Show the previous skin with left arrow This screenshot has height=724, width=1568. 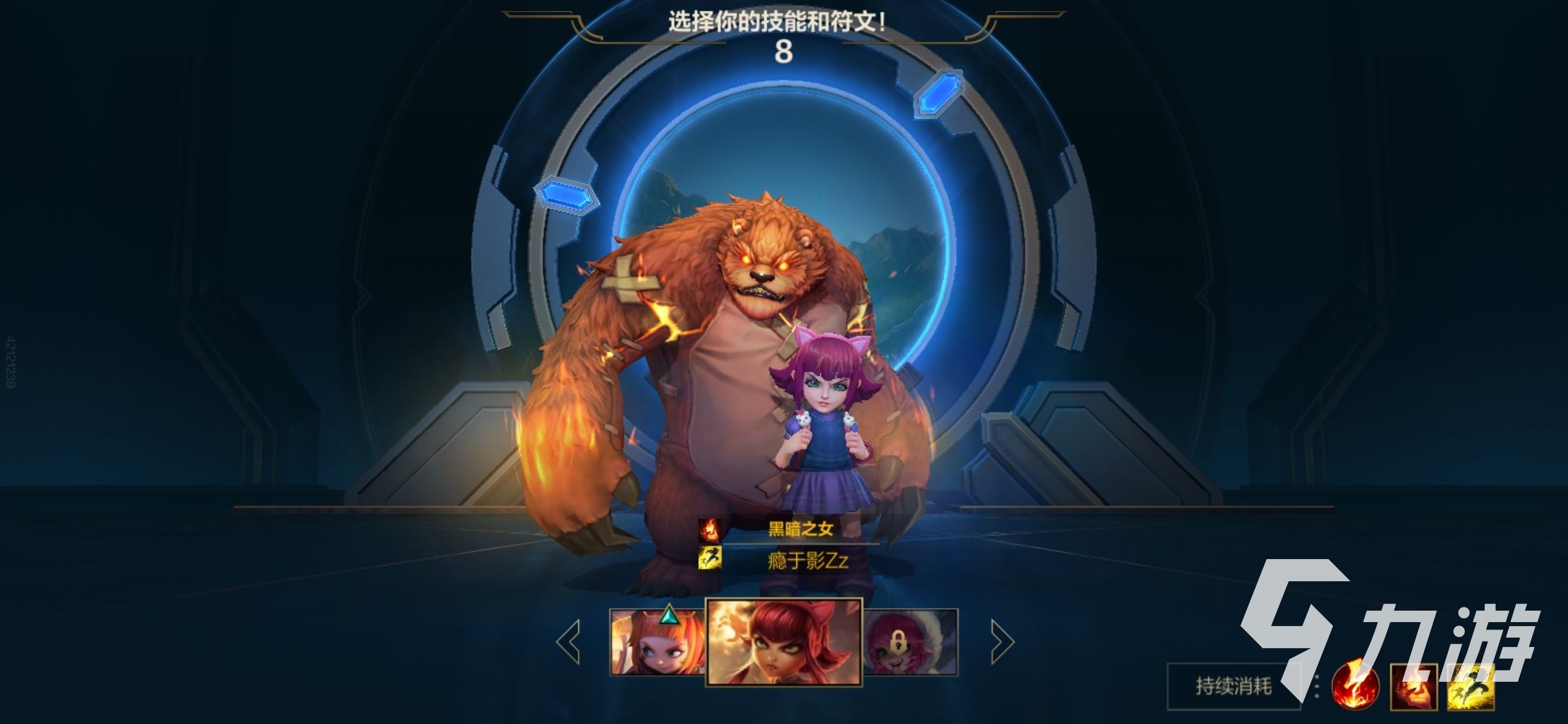click(x=568, y=642)
